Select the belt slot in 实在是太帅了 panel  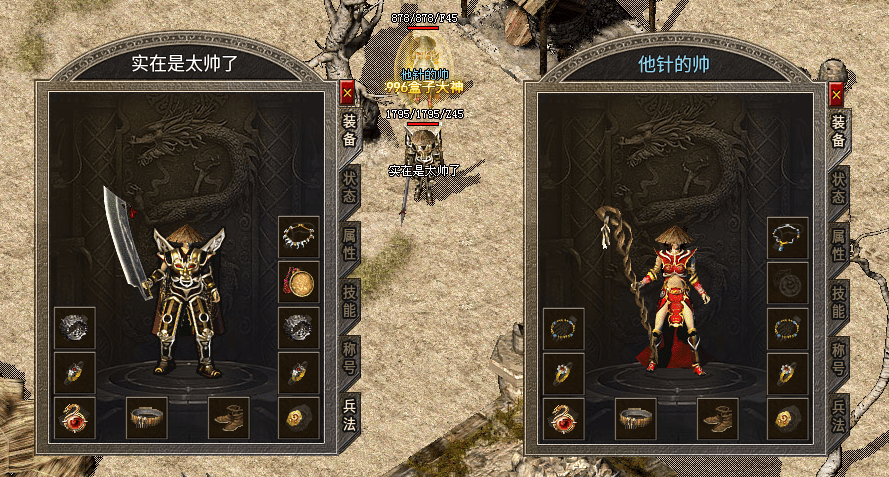(x=147, y=418)
